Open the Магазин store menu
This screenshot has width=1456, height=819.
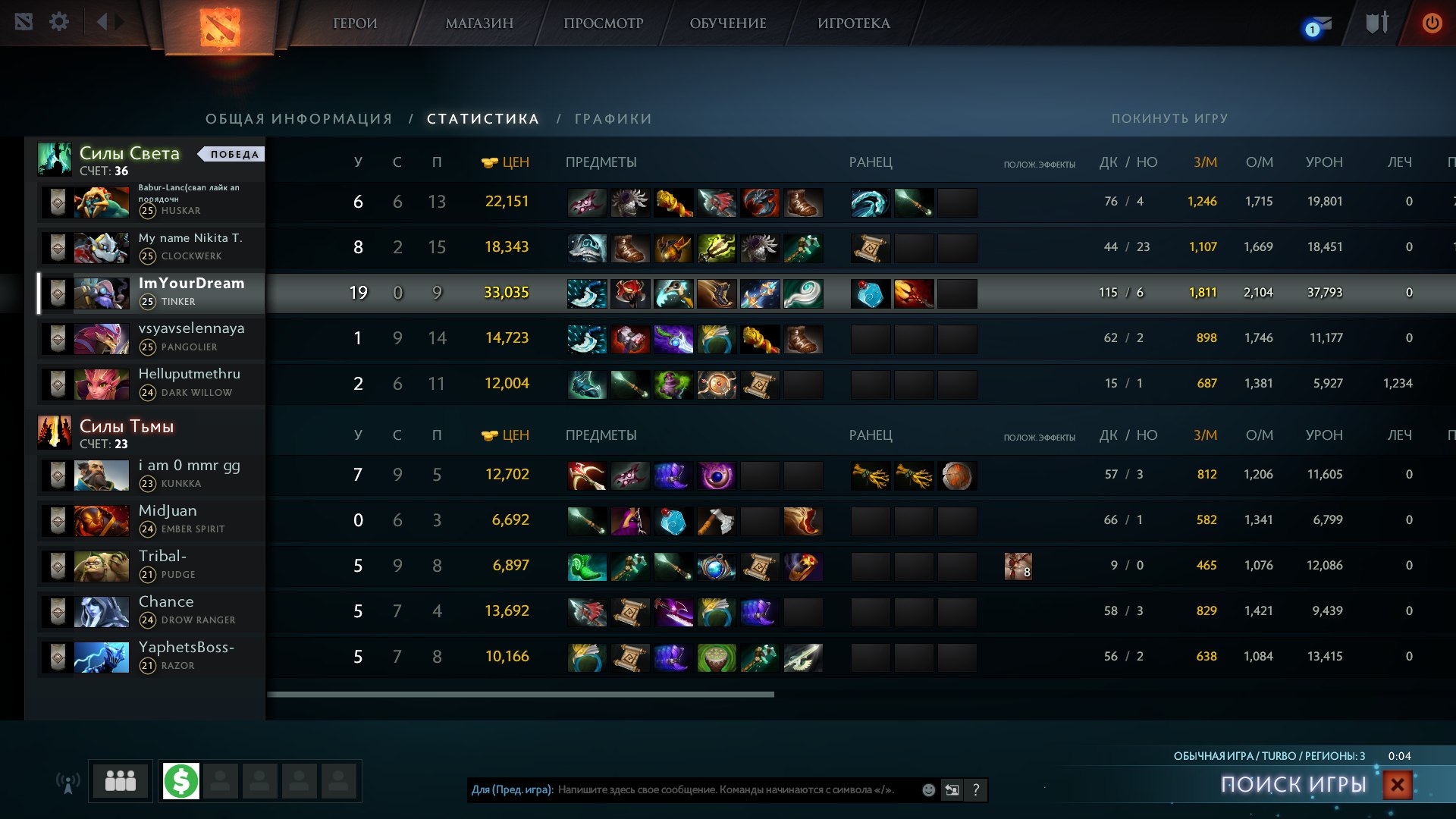click(479, 24)
